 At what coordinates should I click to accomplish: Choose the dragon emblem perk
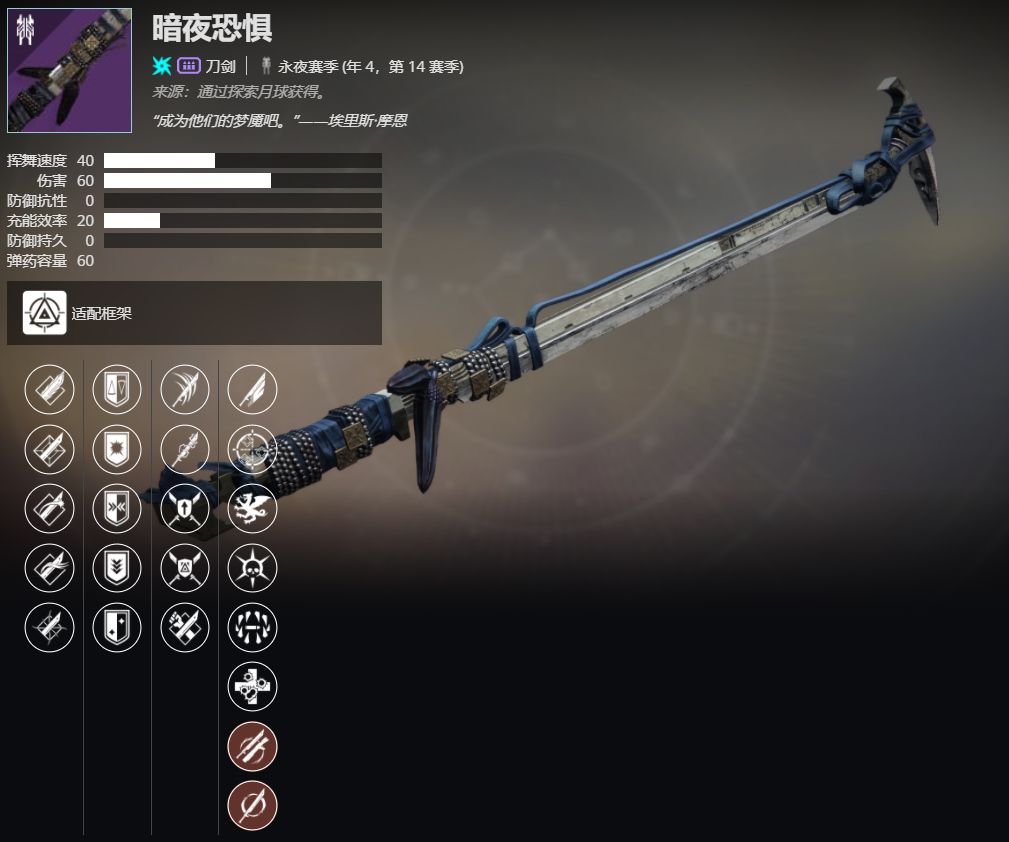pos(253,508)
